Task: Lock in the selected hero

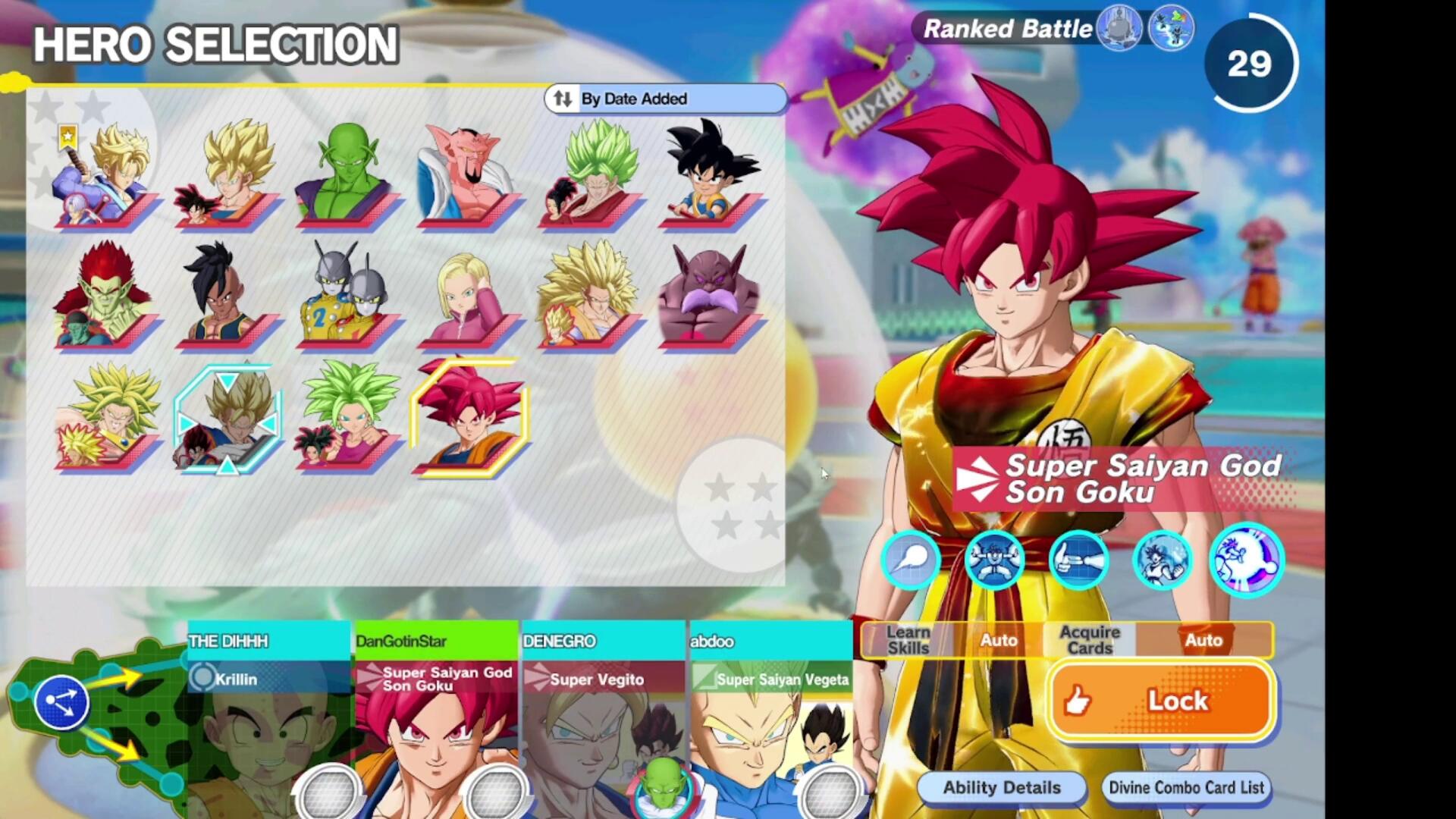Action: tap(1161, 701)
